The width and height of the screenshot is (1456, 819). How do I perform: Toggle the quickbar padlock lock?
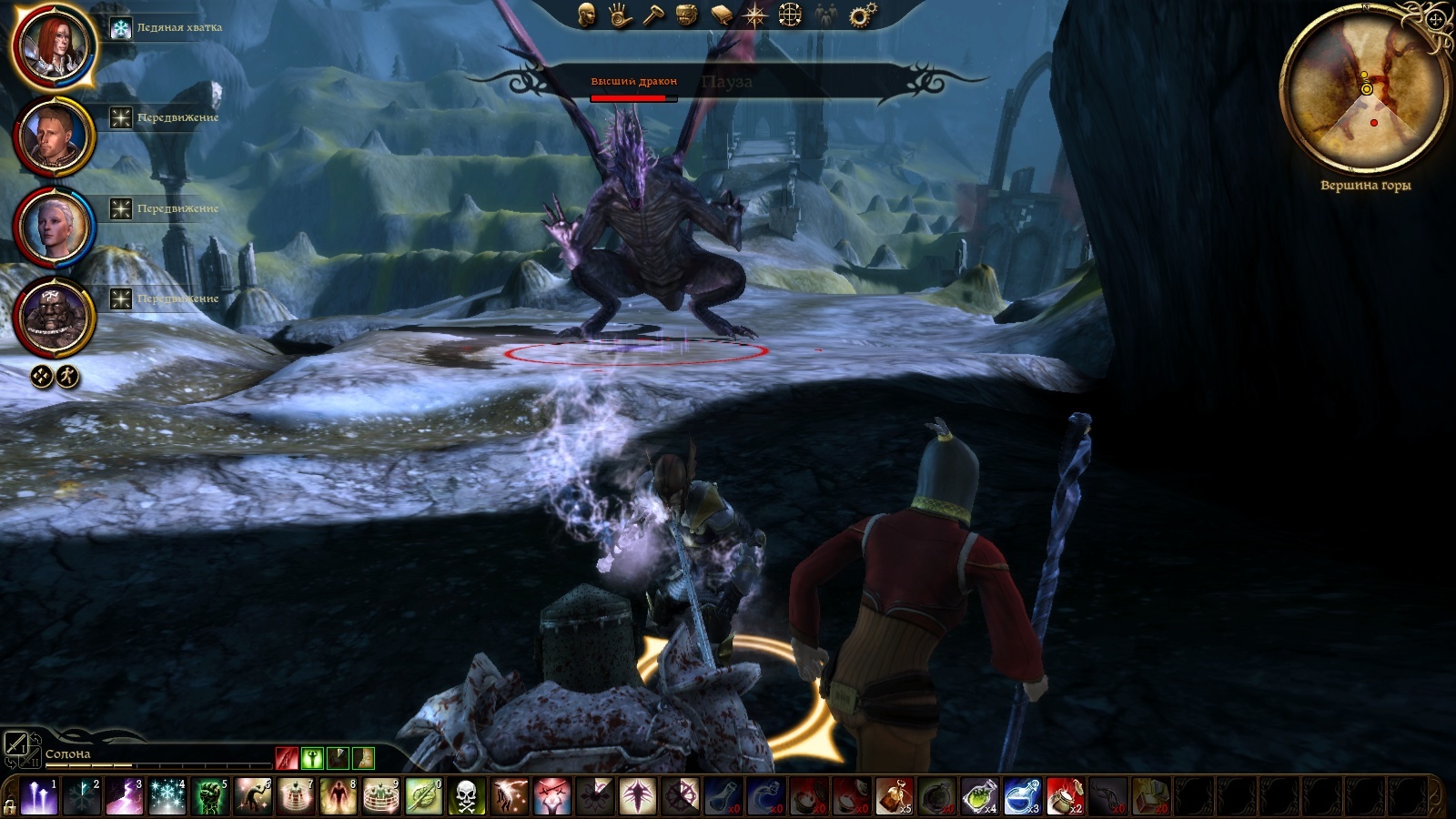tap(10, 805)
